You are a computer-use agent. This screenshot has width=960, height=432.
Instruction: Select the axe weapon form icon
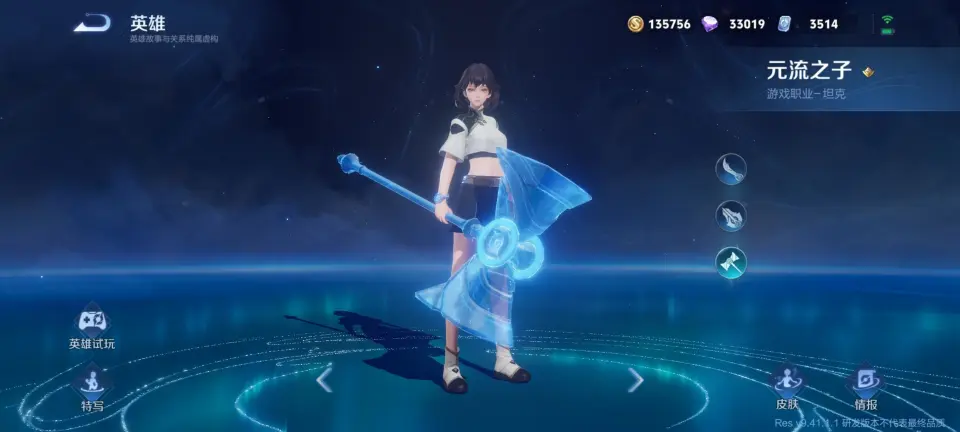731,263
